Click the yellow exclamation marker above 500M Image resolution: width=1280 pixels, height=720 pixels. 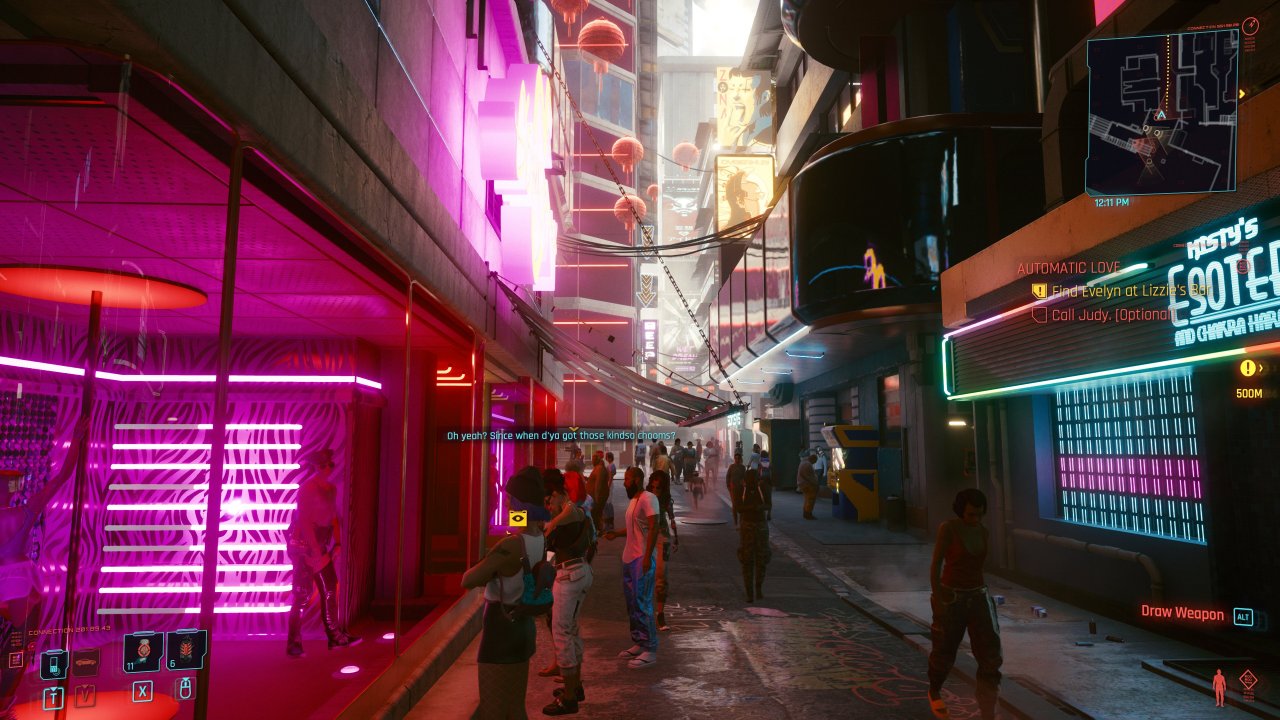point(1247,367)
